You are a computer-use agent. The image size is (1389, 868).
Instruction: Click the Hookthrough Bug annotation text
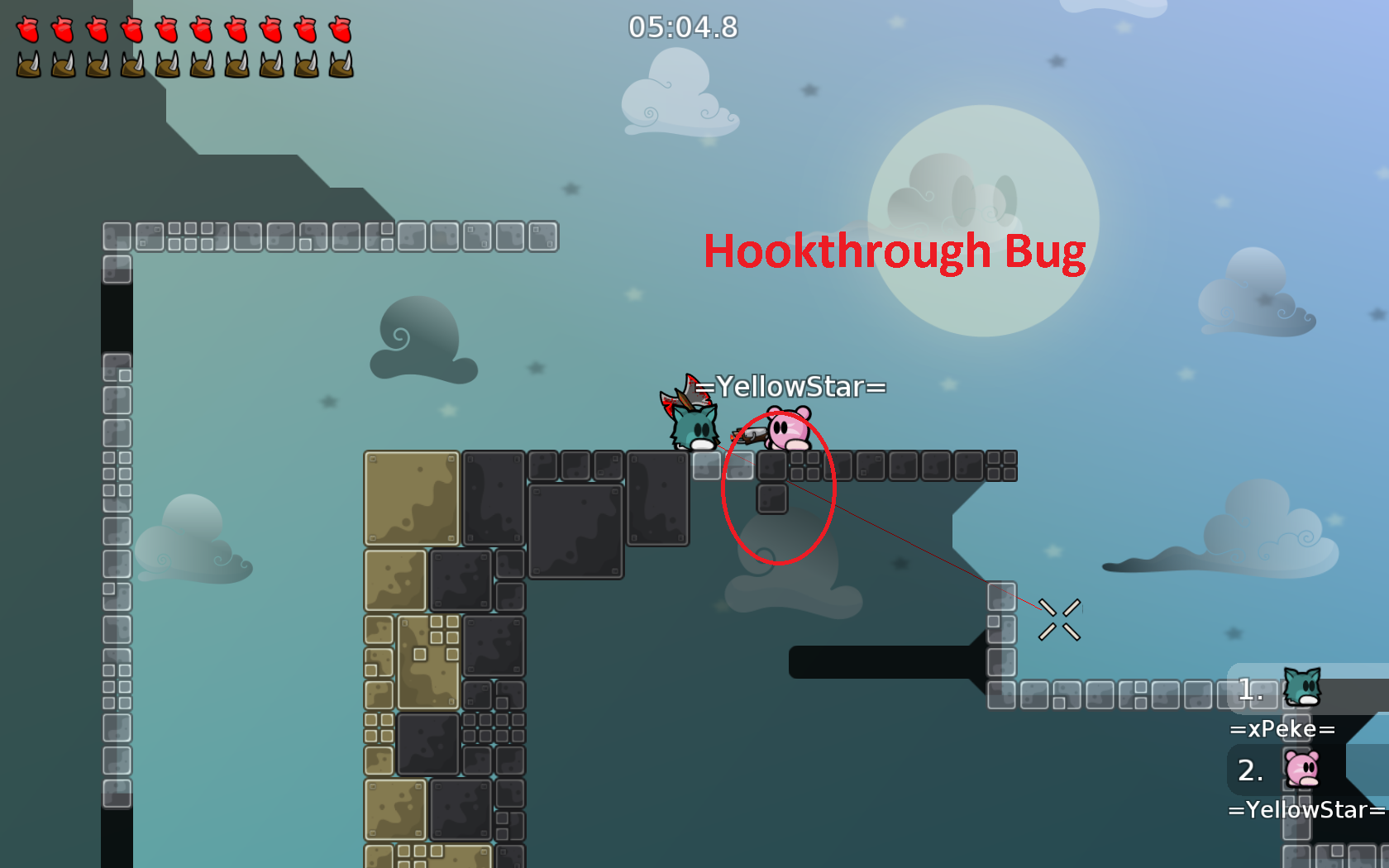tap(895, 250)
